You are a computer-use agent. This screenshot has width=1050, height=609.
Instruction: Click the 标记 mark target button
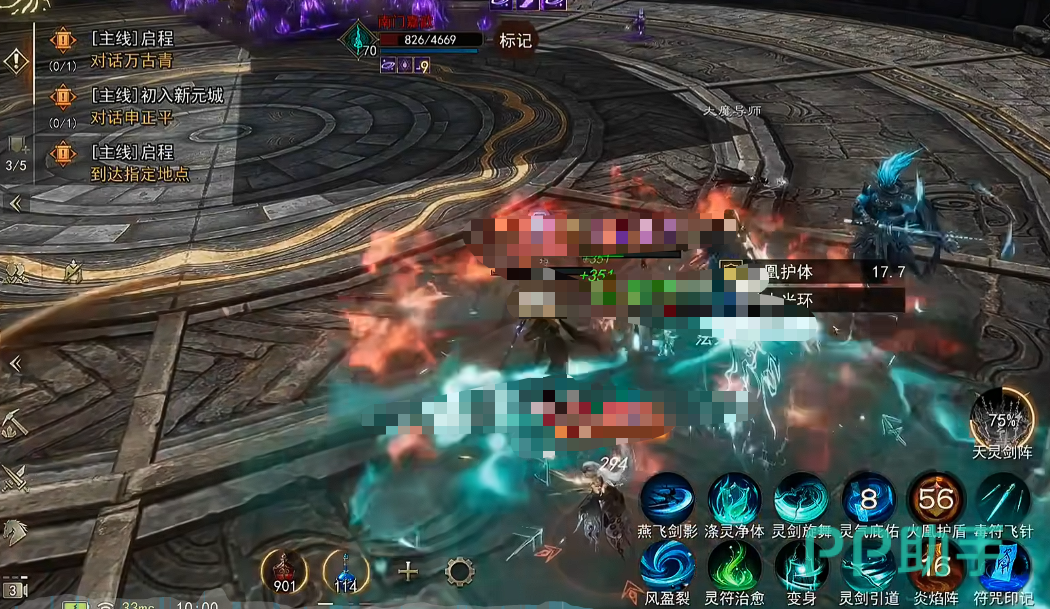(x=515, y=40)
